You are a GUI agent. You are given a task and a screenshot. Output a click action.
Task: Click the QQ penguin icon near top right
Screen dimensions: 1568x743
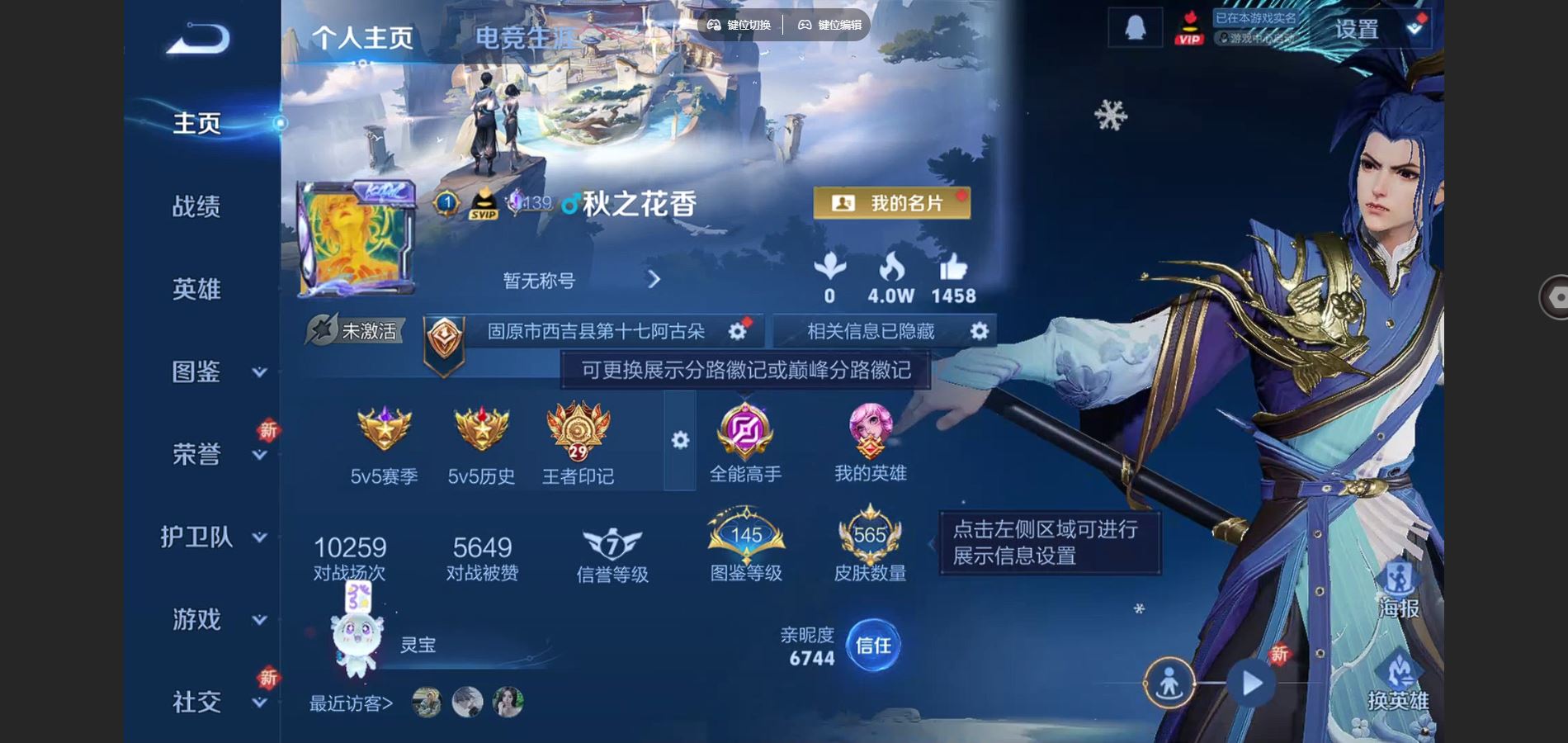1135,27
